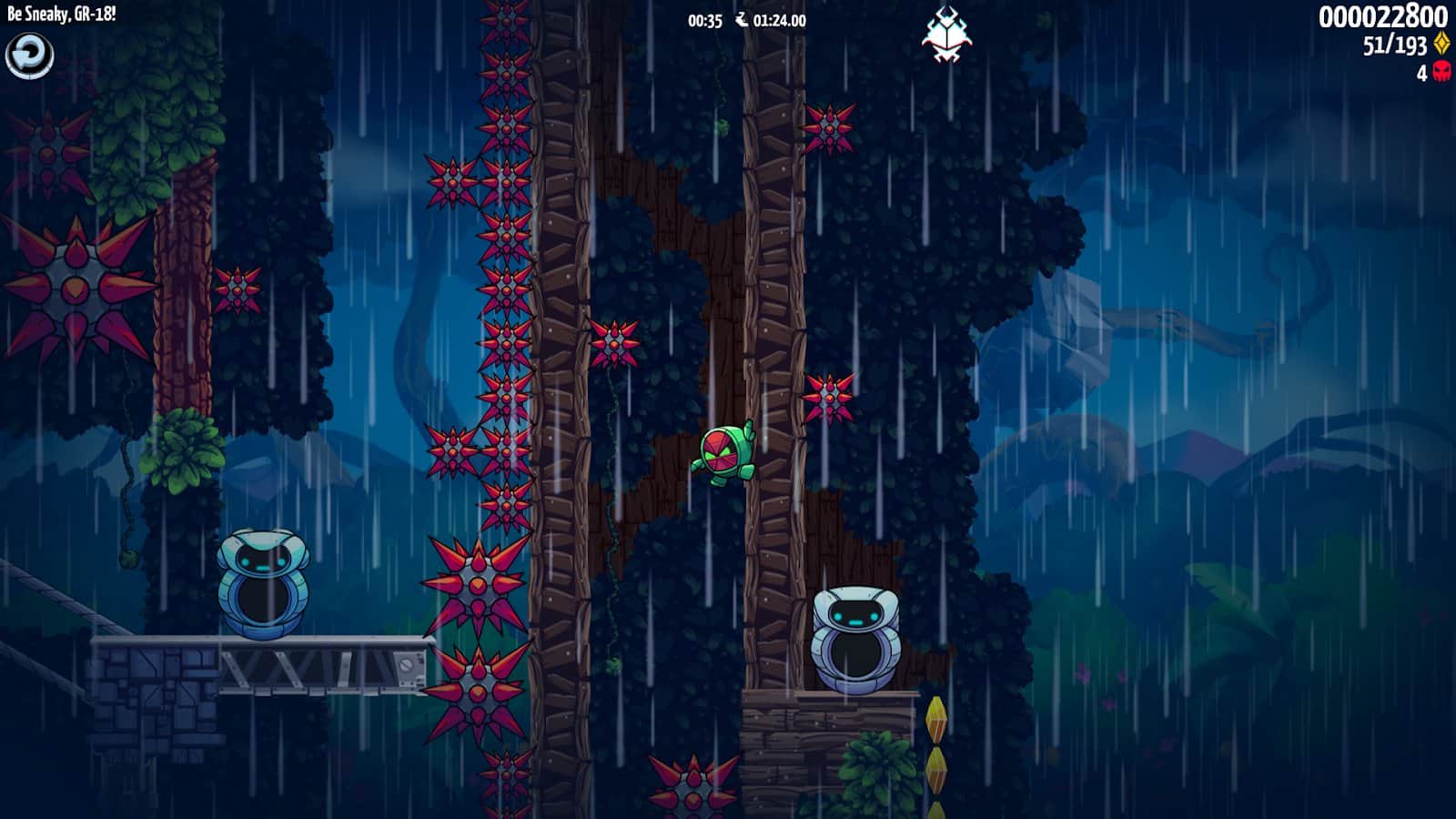The image size is (1456, 819).
Task: Click the Be Sneaky, GR-18 message
Action: tap(61, 14)
